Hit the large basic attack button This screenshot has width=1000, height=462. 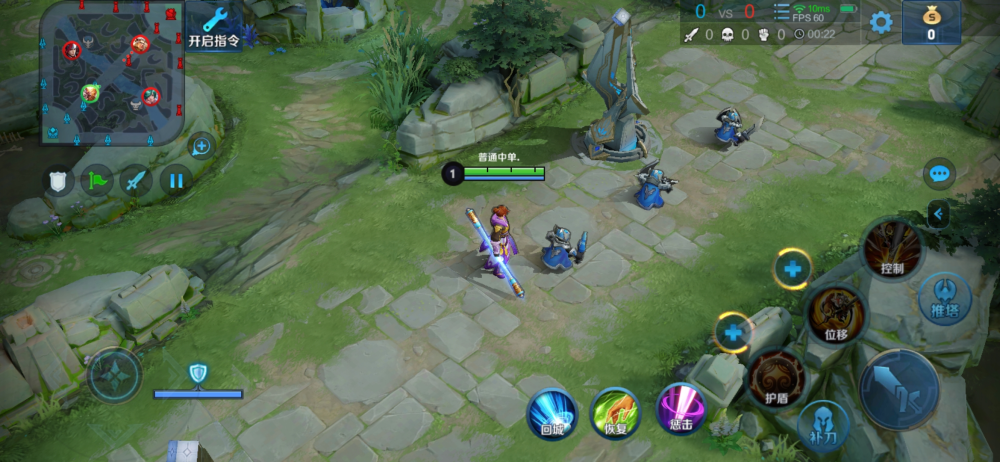[899, 389]
